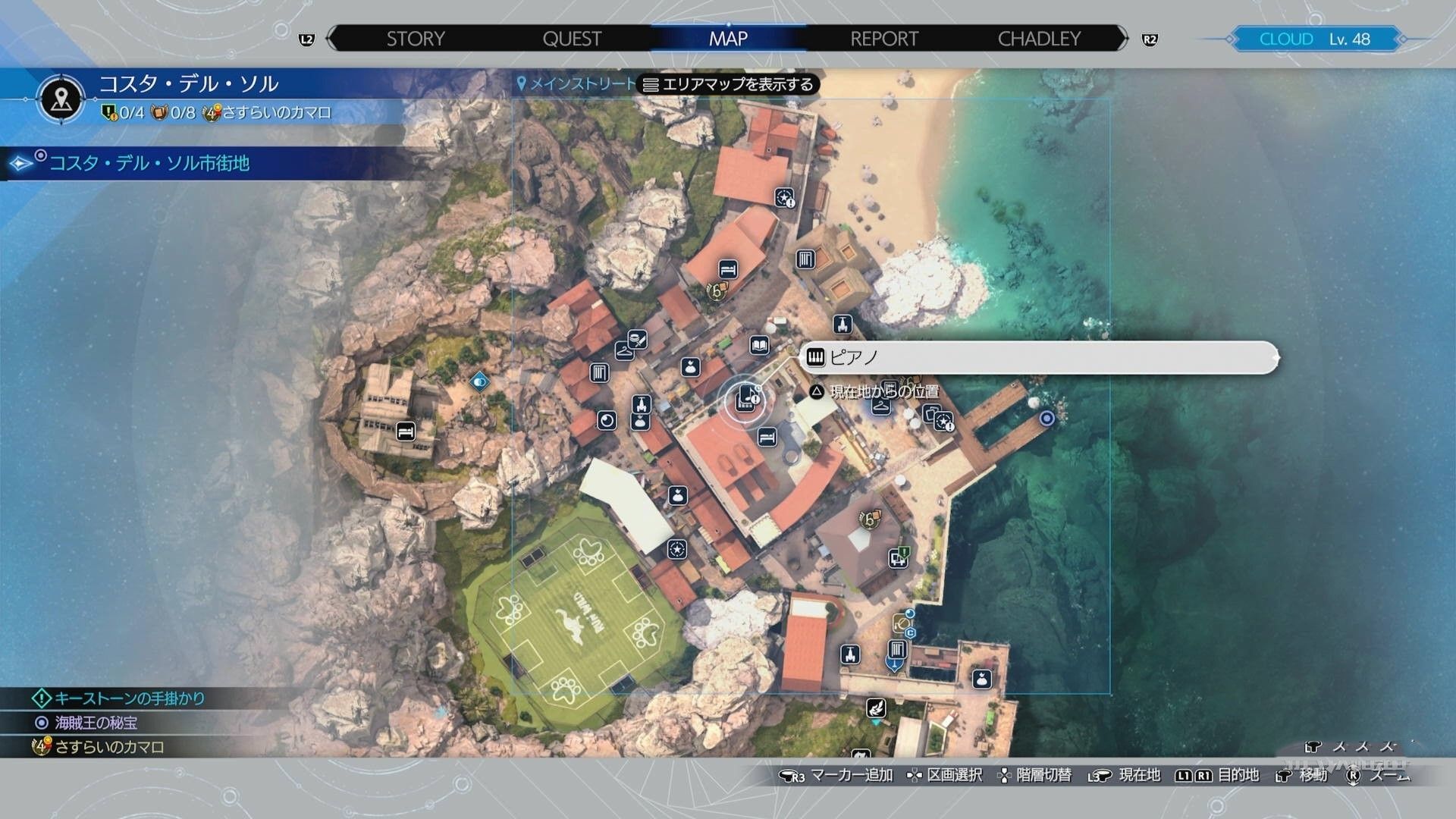The width and height of the screenshot is (1456, 819).
Task: Open the QUEST tab
Action: (572, 39)
